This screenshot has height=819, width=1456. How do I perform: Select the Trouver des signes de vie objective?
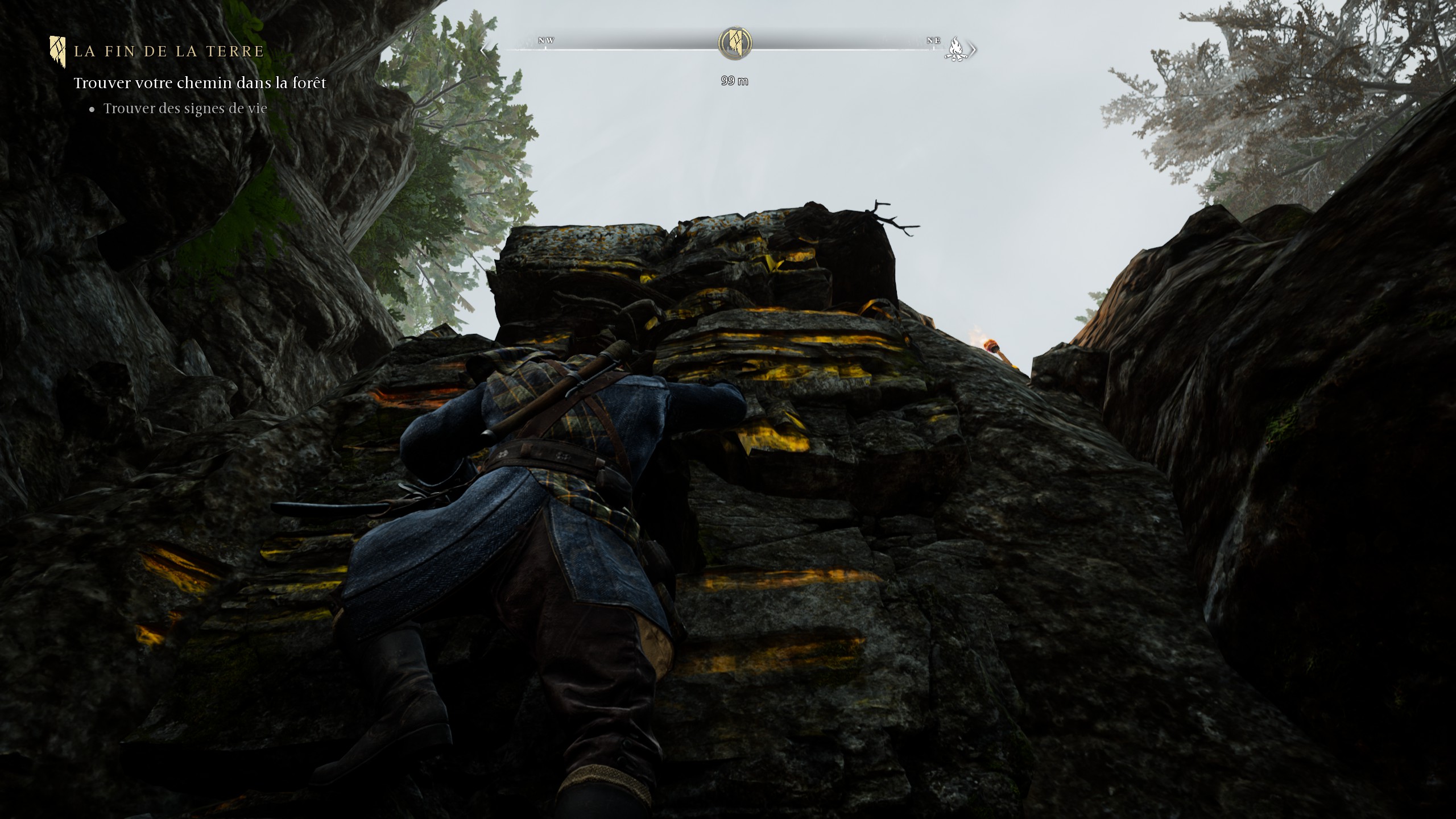coord(185,109)
